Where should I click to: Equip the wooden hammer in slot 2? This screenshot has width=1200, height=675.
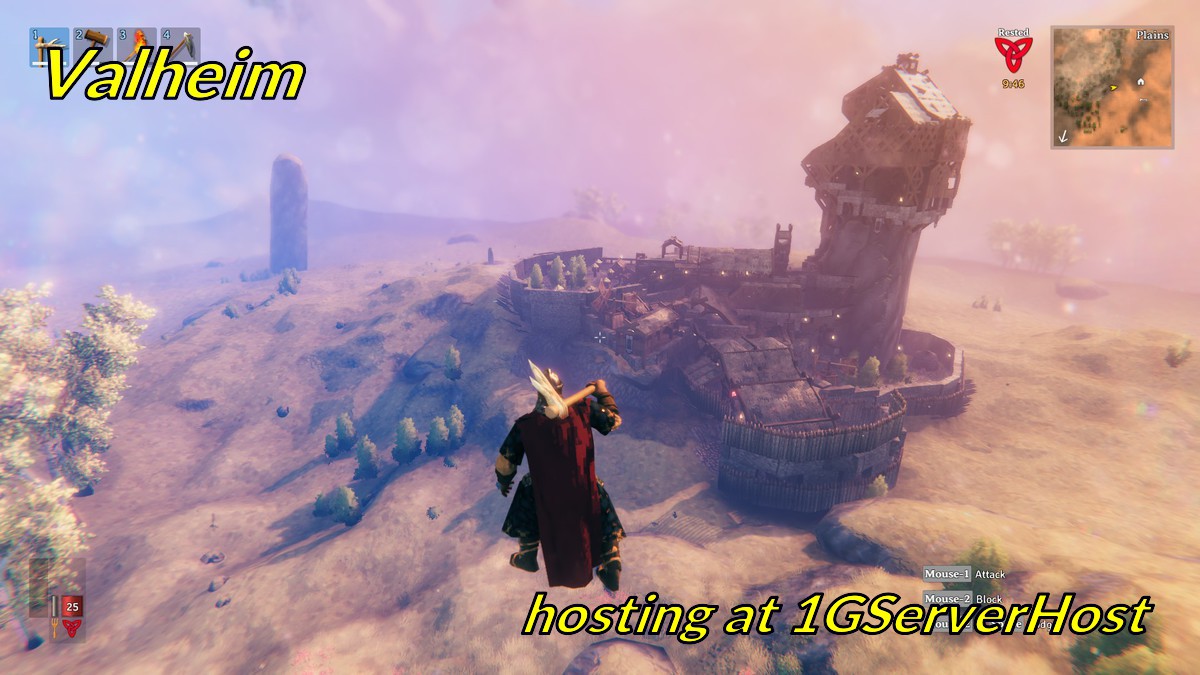point(93,45)
